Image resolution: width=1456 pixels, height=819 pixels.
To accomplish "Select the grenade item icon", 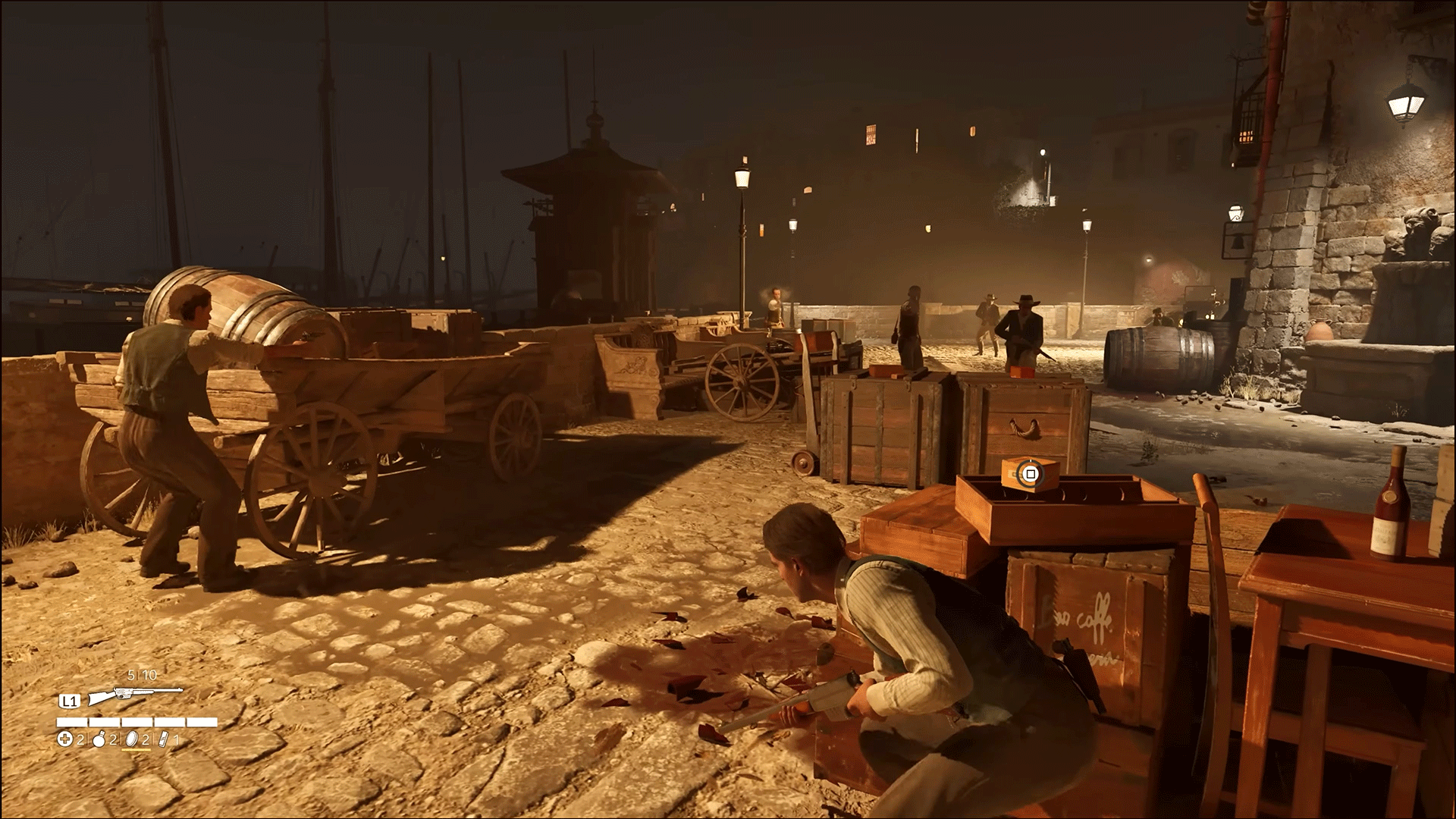I will tap(99, 740).
